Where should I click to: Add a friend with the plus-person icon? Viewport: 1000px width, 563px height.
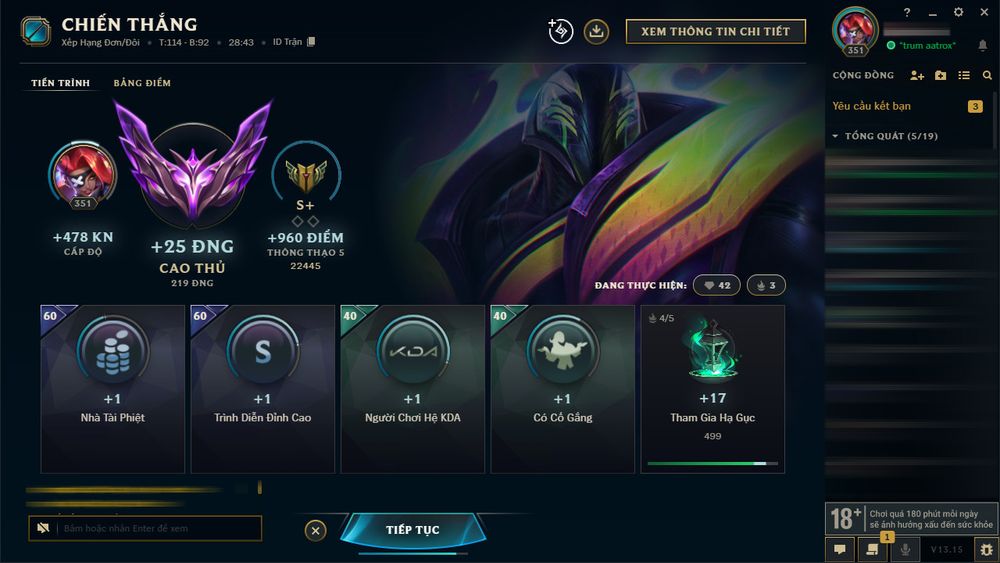[x=917, y=76]
